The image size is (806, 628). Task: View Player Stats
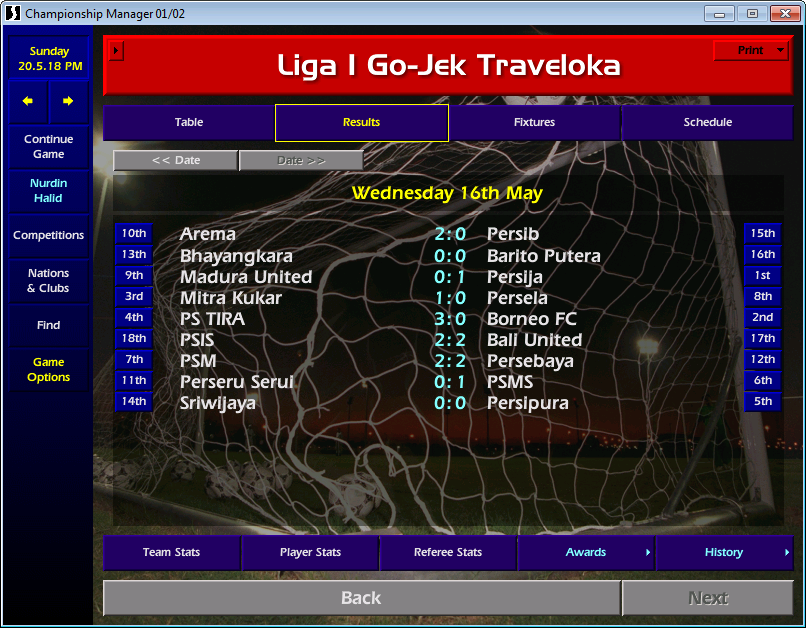click(x=310, y=552)
